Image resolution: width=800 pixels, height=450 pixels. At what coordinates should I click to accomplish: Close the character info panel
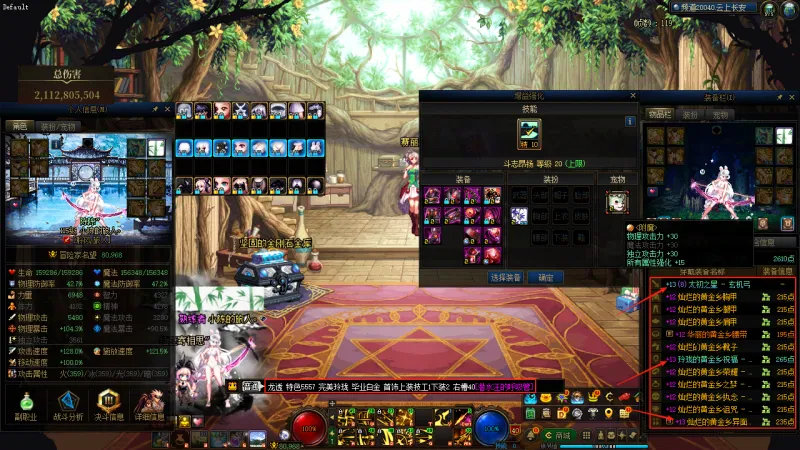click(167, 108)
